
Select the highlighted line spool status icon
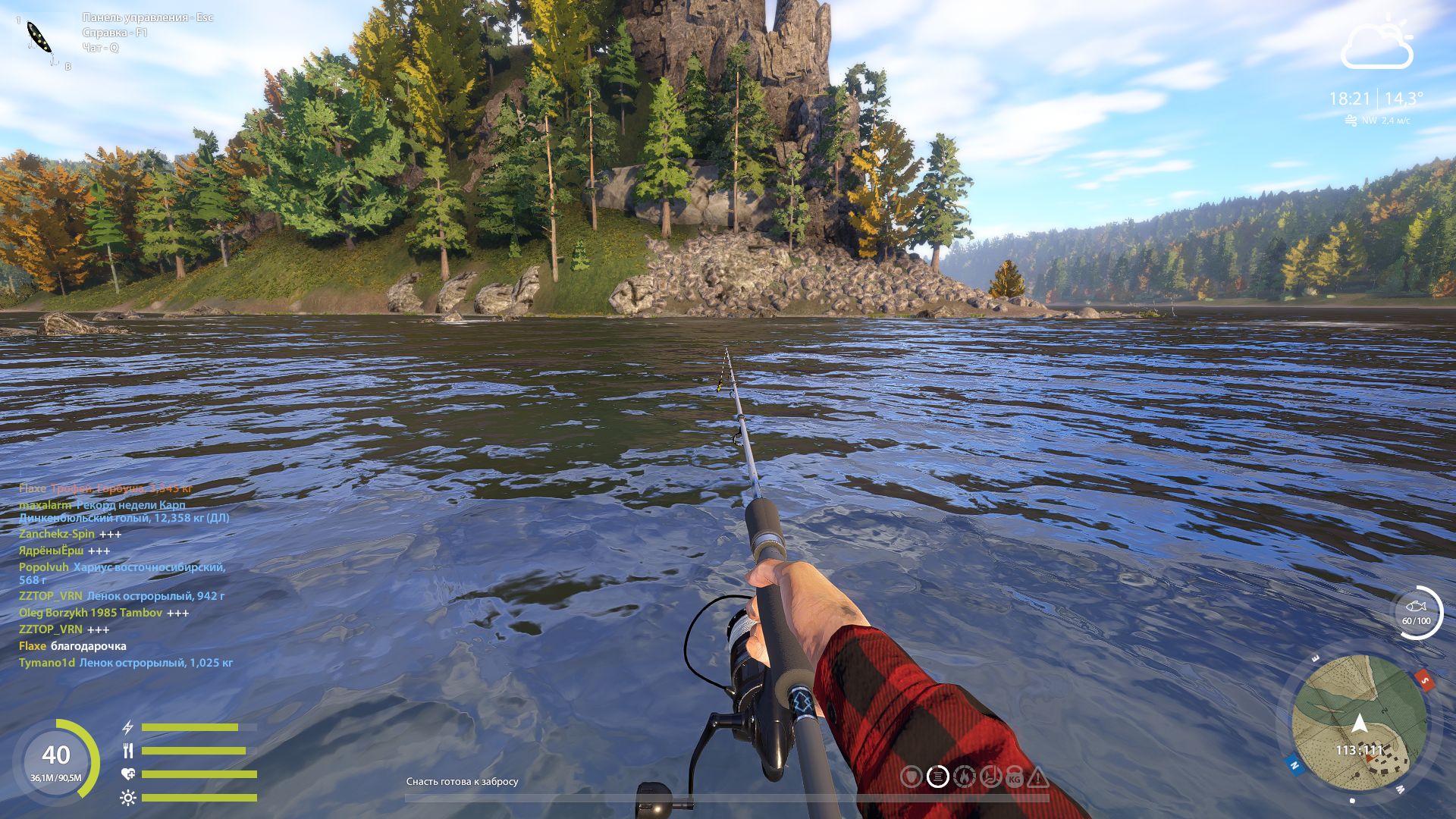pos(937,777)
